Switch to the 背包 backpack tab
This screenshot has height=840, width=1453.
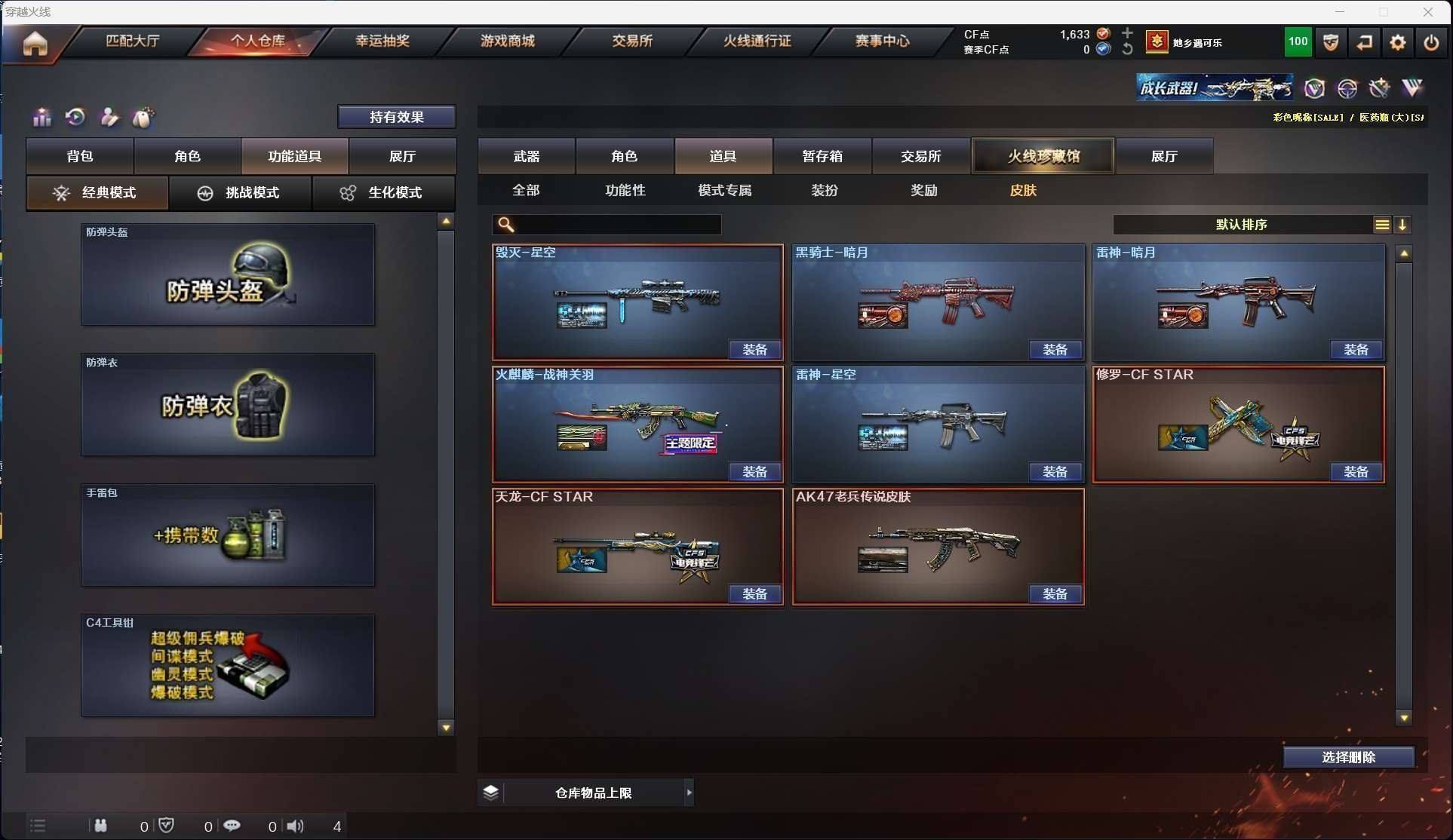pyautogui.click(x=80, y=156)
